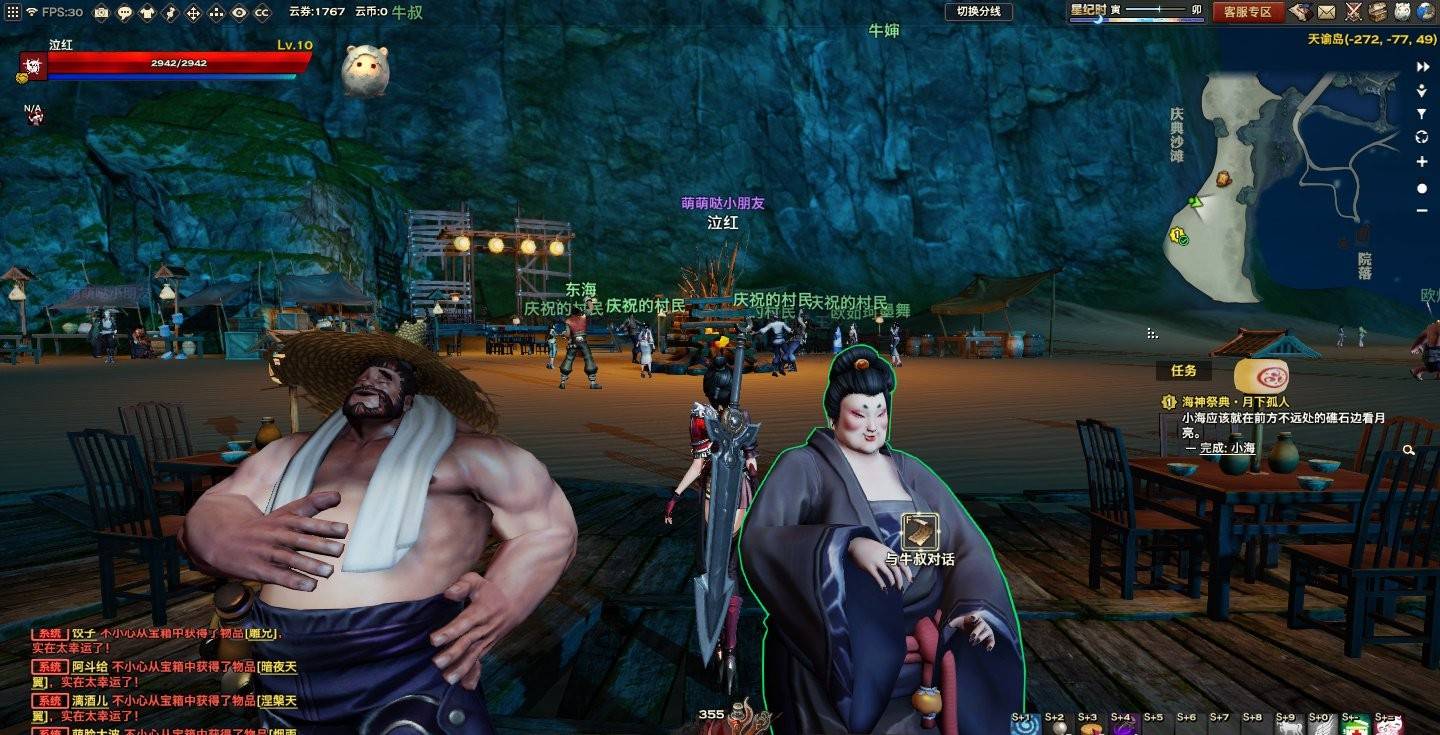The width and height of the screenshot is (1440, 735).
Task: Click the globe icon in the top bar
Action: coord(1426,12)
